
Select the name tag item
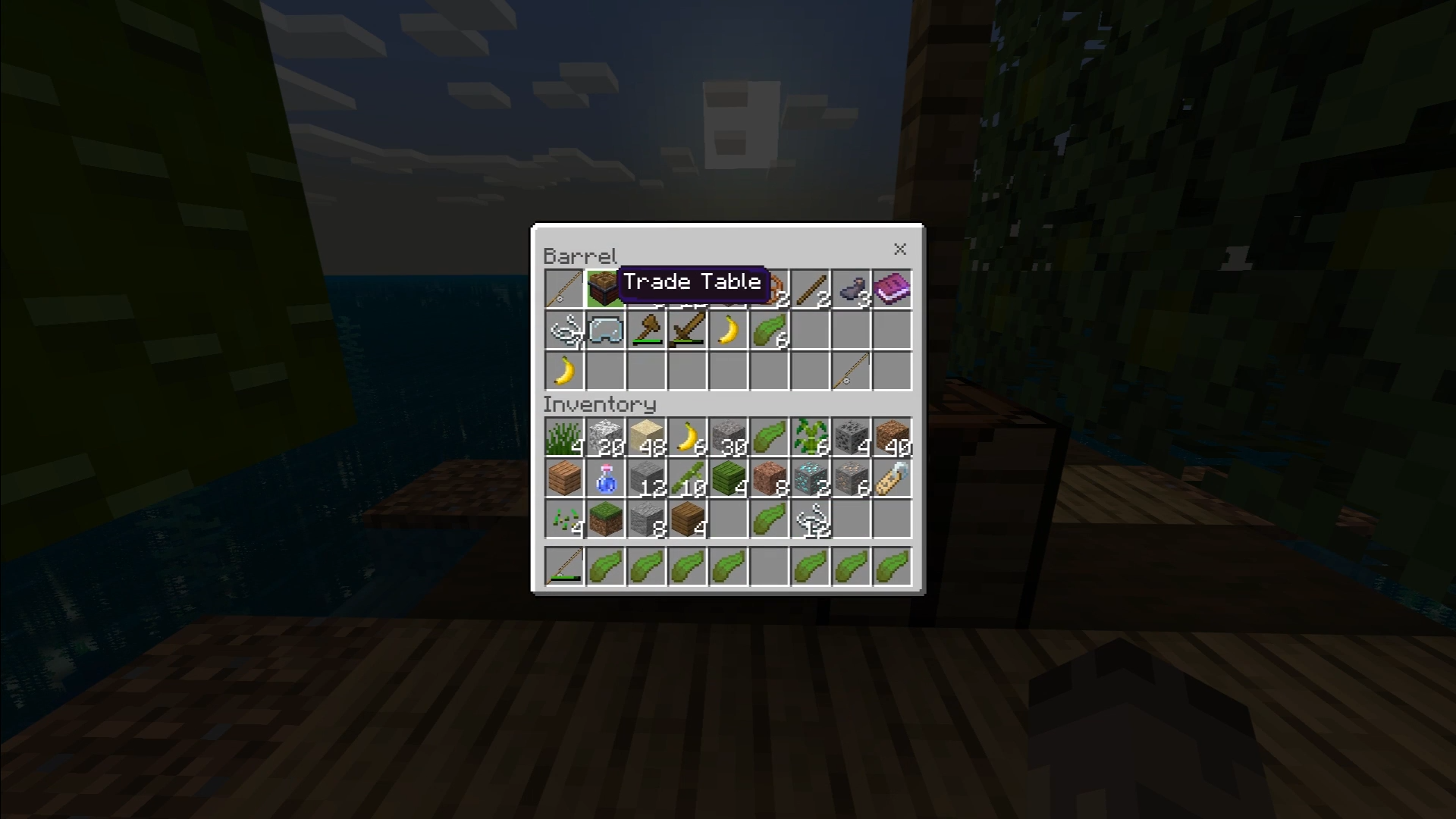pos(892,479)
